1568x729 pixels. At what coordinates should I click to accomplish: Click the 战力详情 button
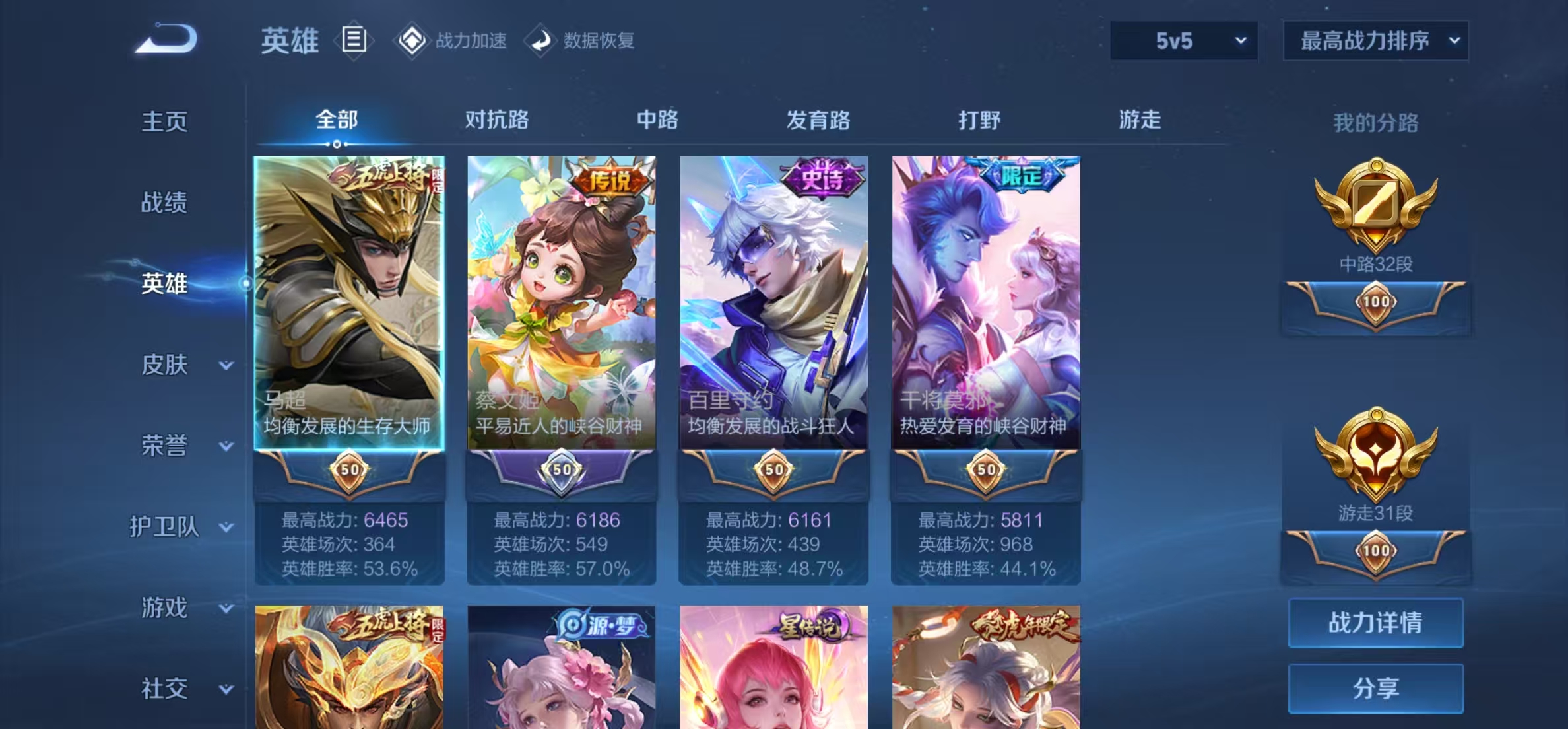(1376, 622)
